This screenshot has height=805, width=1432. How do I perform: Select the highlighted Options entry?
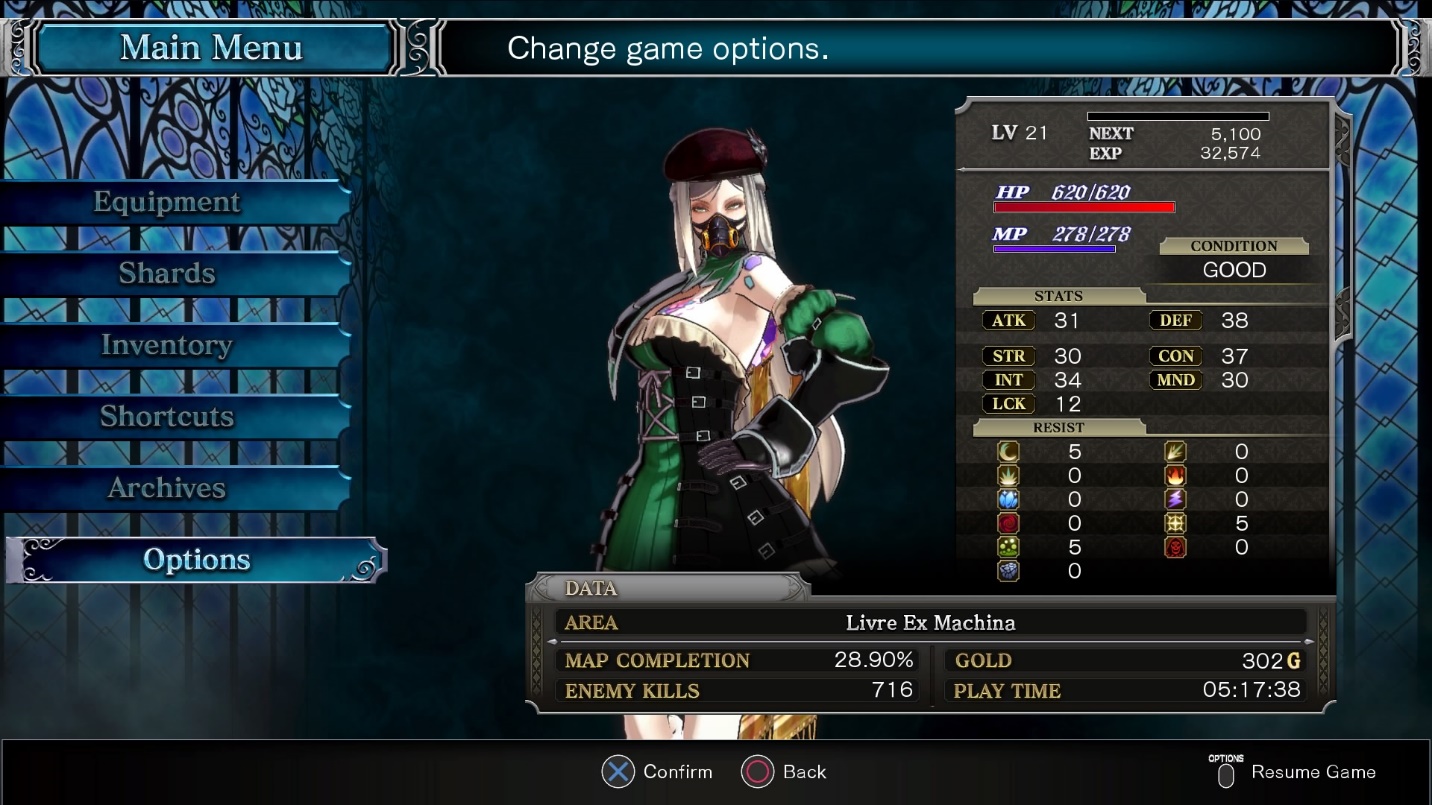(x=196, y=560)
